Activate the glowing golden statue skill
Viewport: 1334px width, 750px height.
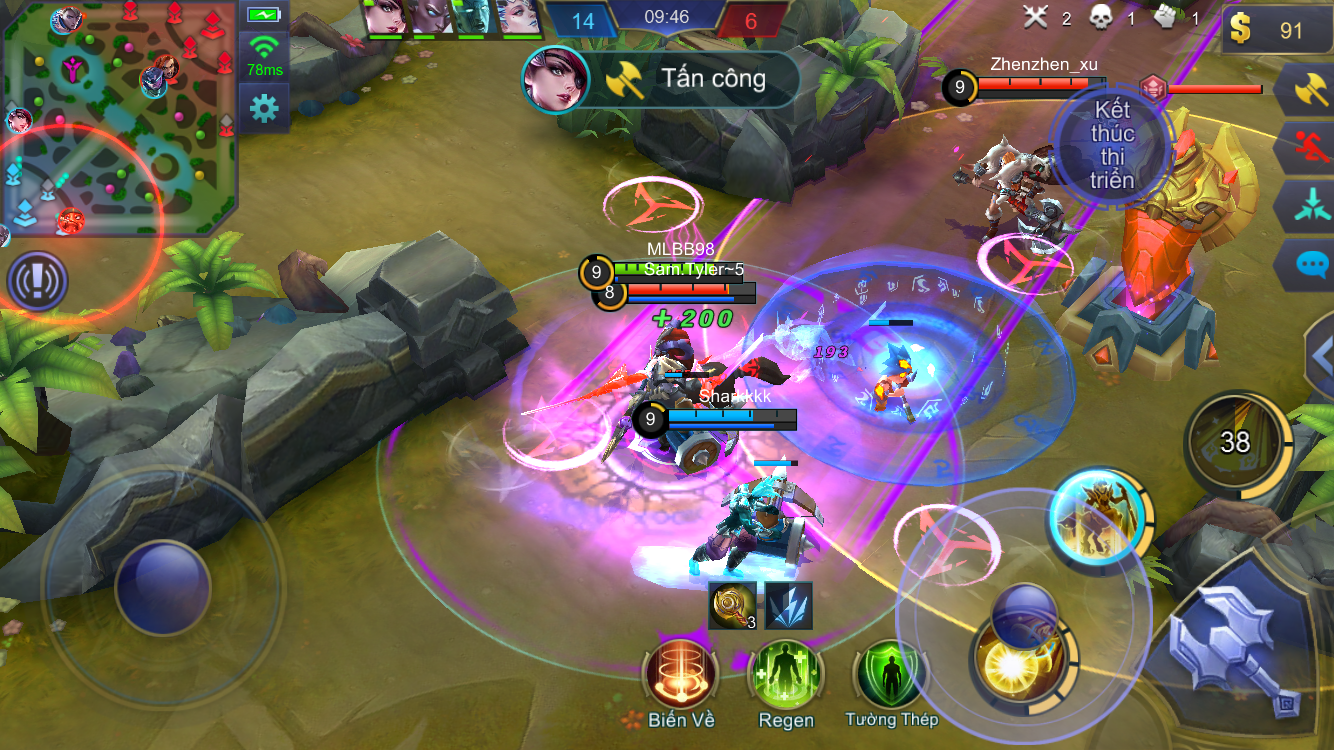[x=1098, y=517]
